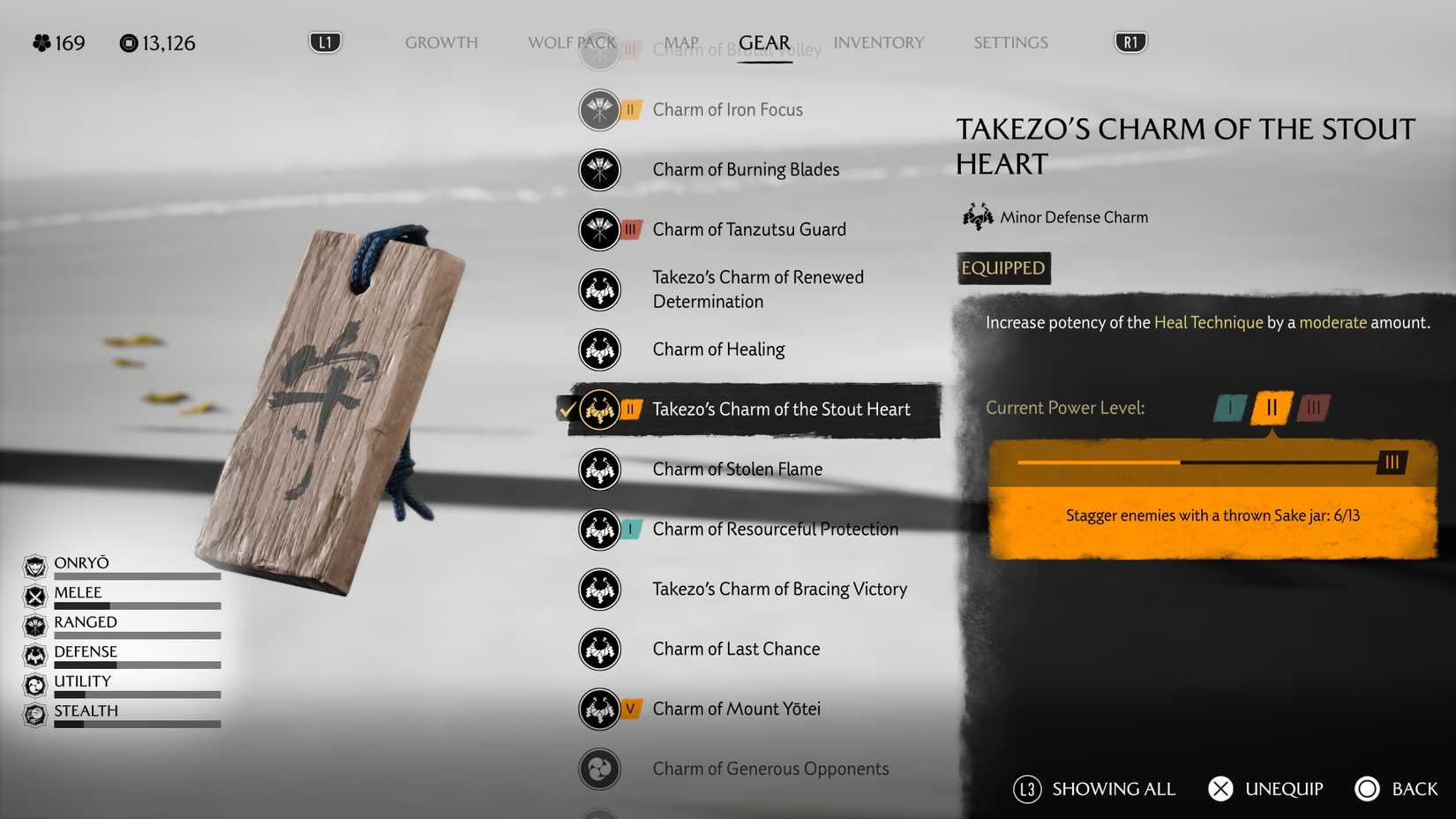Select Charm of Resourceful Protection
The image size is (1456, 819).
tap(775, 530)
